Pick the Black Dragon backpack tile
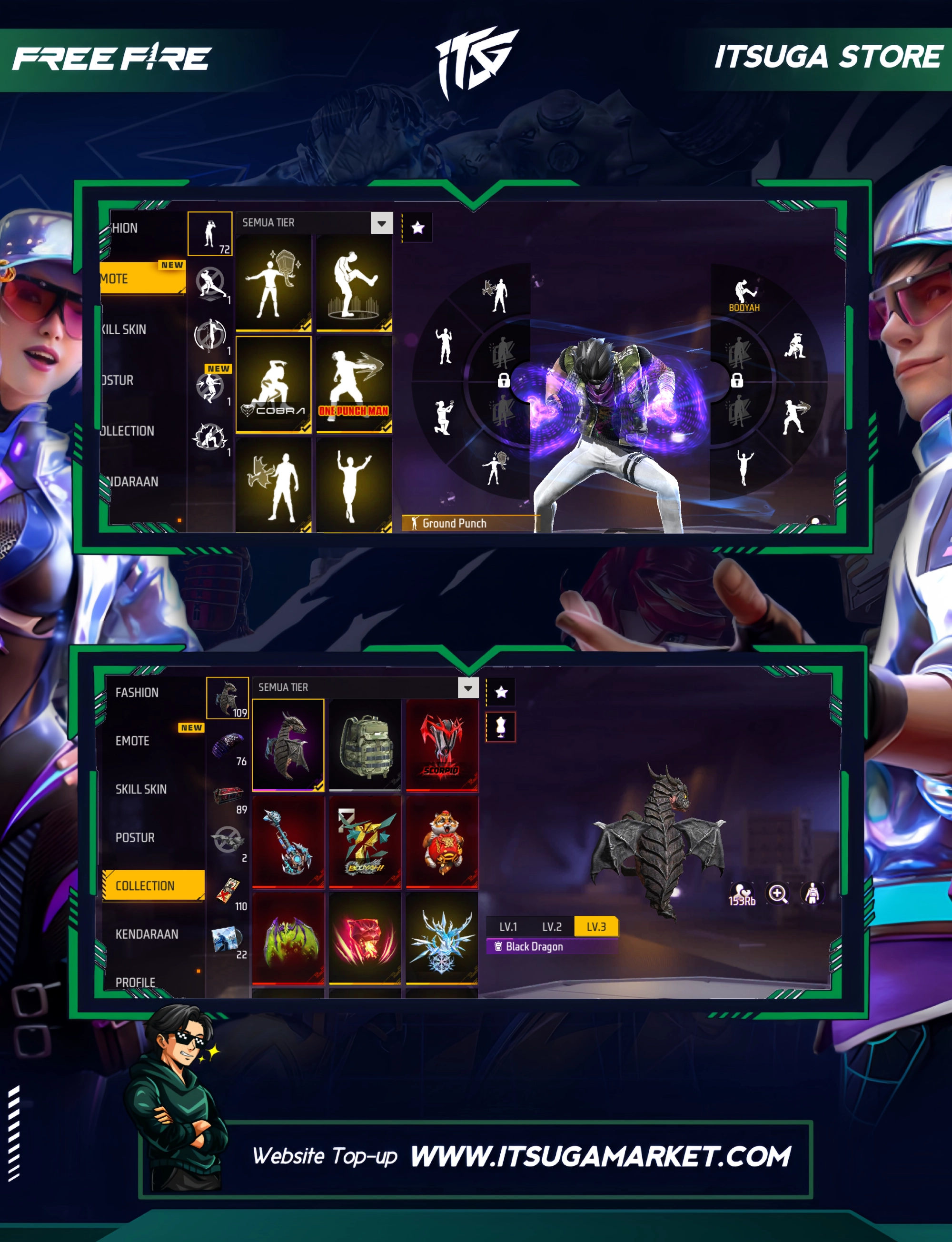Viewport: 952px width, 1242px height. point(288,744)
